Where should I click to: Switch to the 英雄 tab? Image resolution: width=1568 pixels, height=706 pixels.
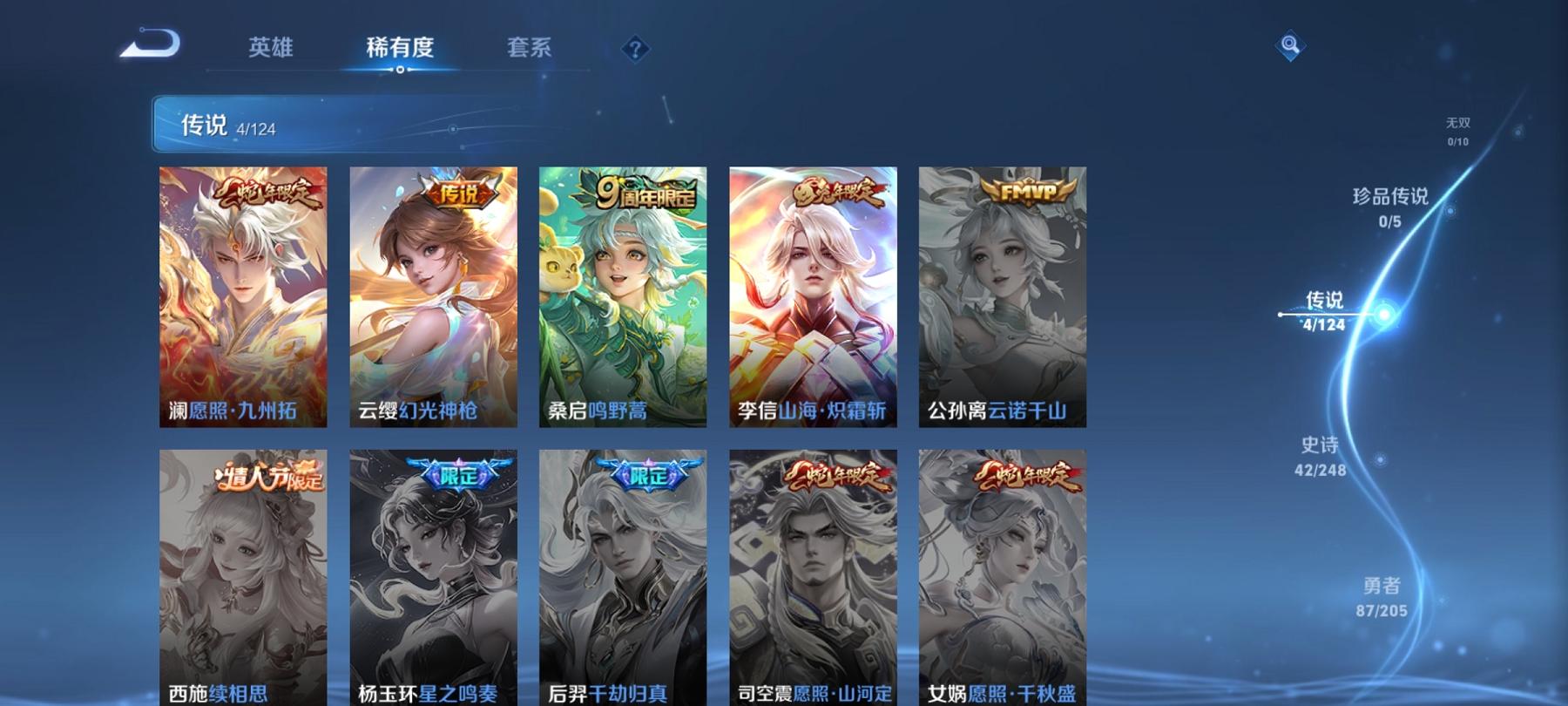[270, 48]
